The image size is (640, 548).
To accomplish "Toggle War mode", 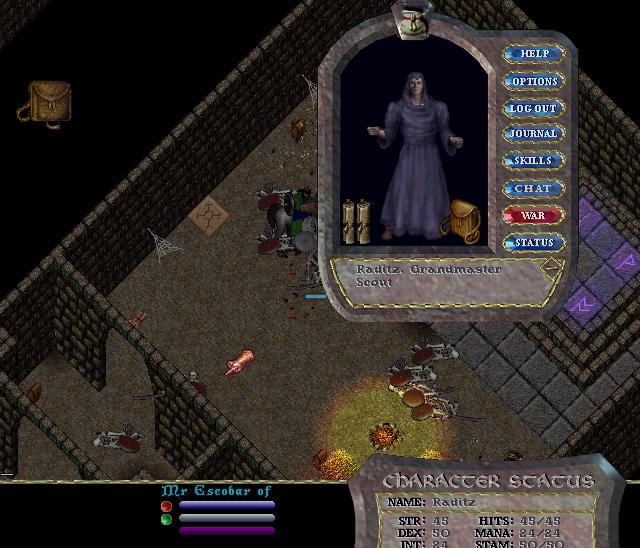I will pos(534,215).
